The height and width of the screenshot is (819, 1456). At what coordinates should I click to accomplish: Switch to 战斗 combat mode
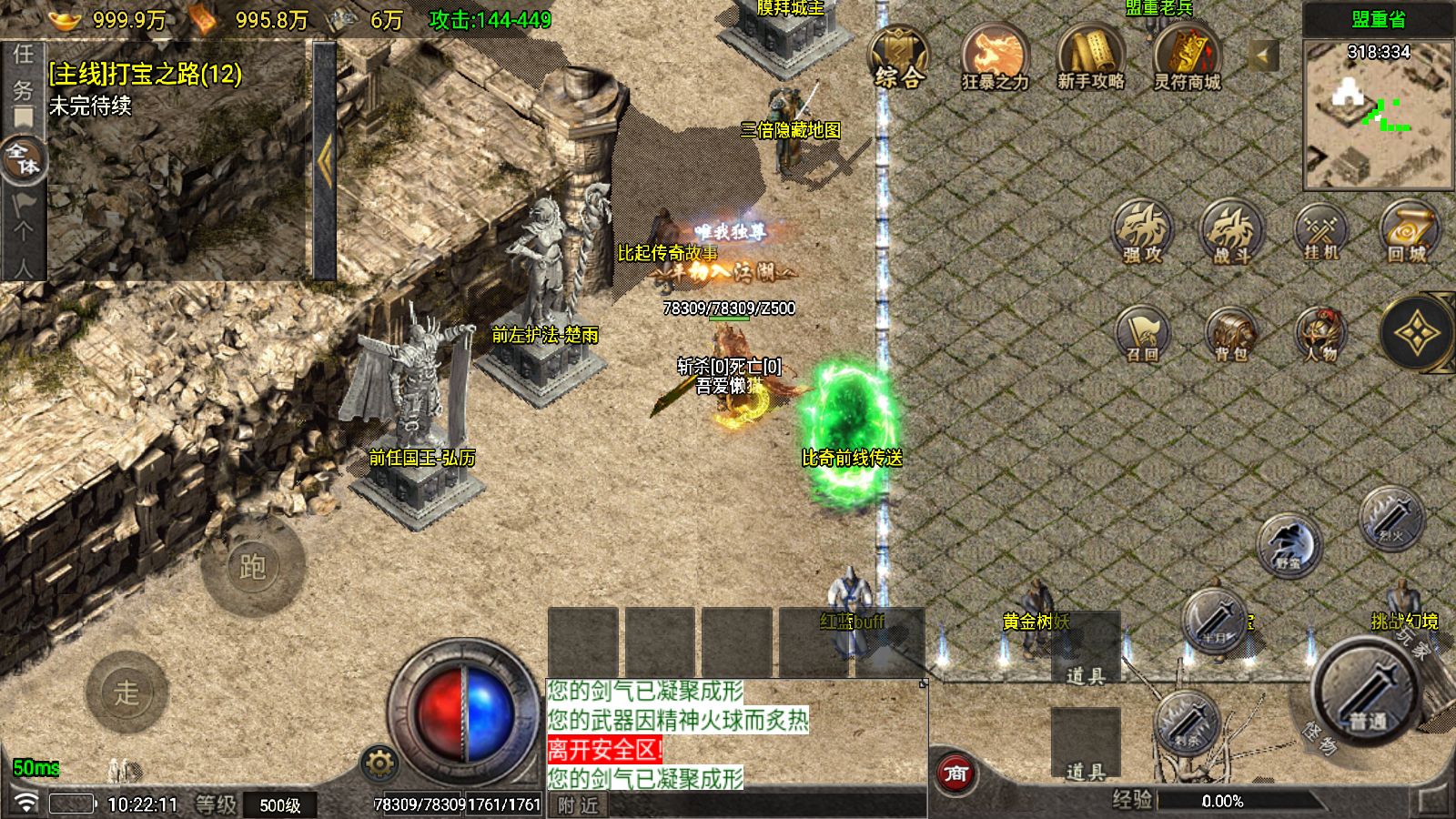point(1231,232)
